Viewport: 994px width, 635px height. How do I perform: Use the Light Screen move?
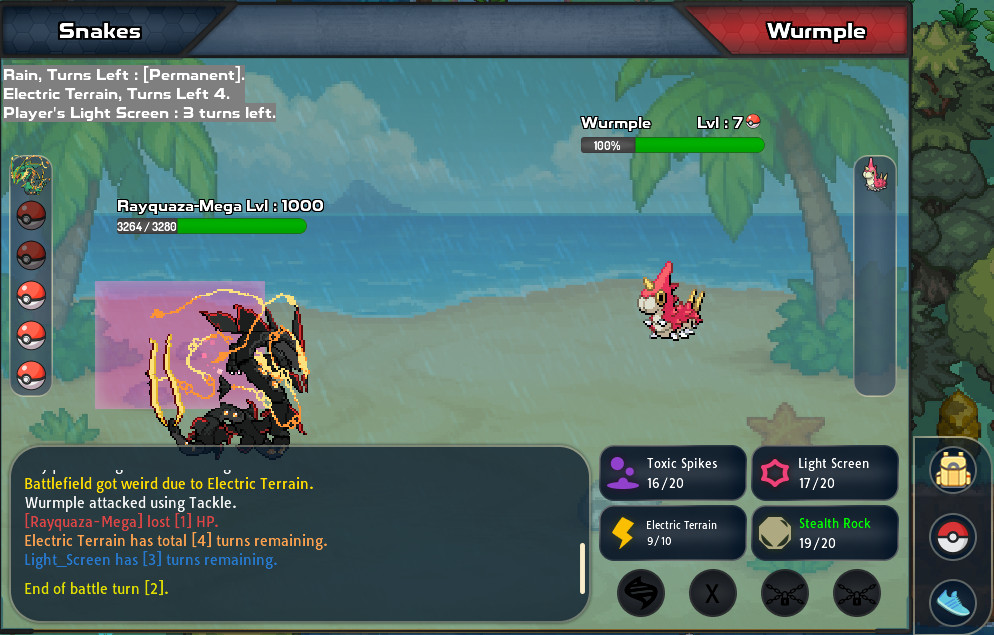[x=824, y=473]
